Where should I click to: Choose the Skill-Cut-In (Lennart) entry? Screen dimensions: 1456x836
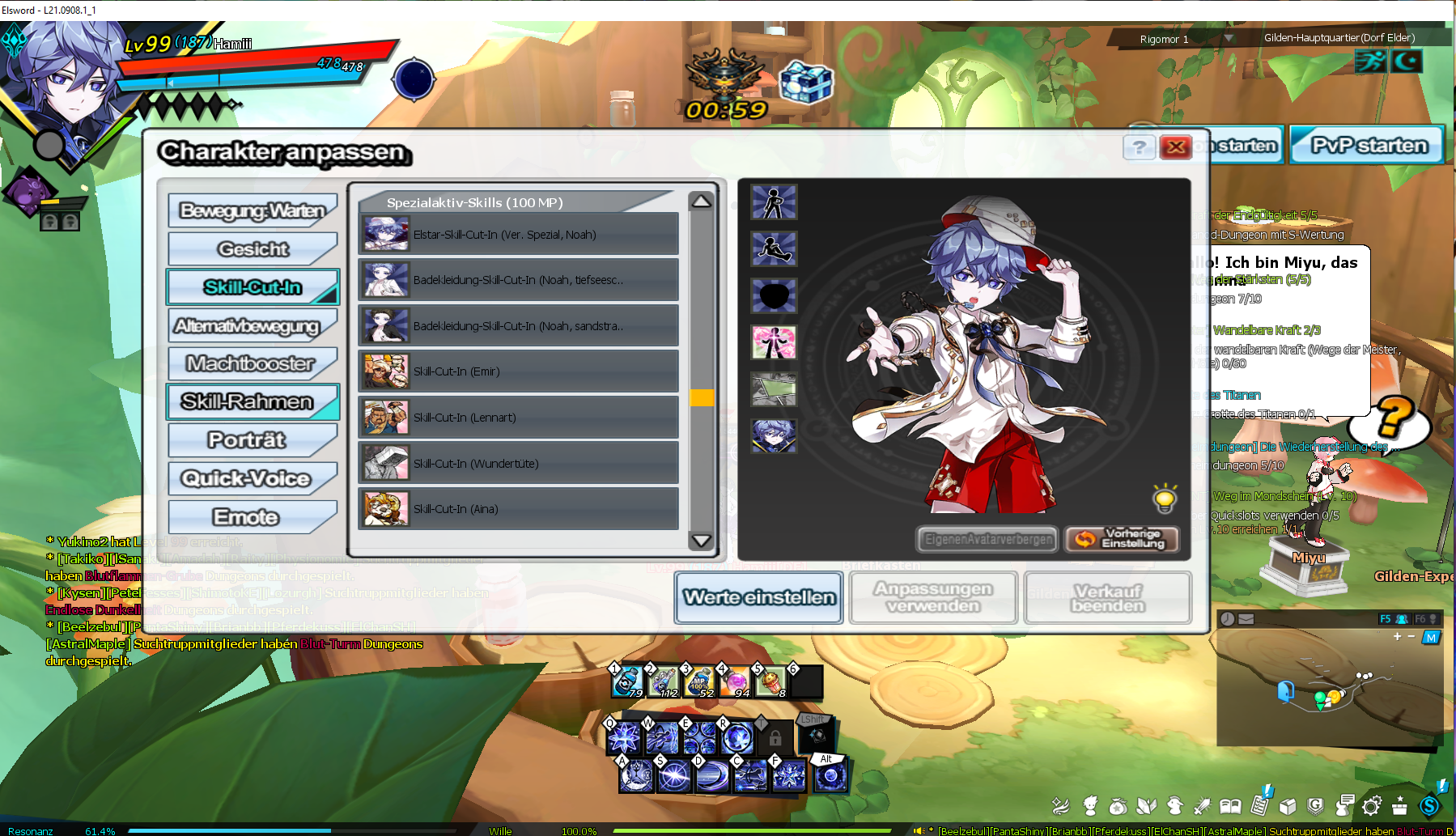pos(518,418)
